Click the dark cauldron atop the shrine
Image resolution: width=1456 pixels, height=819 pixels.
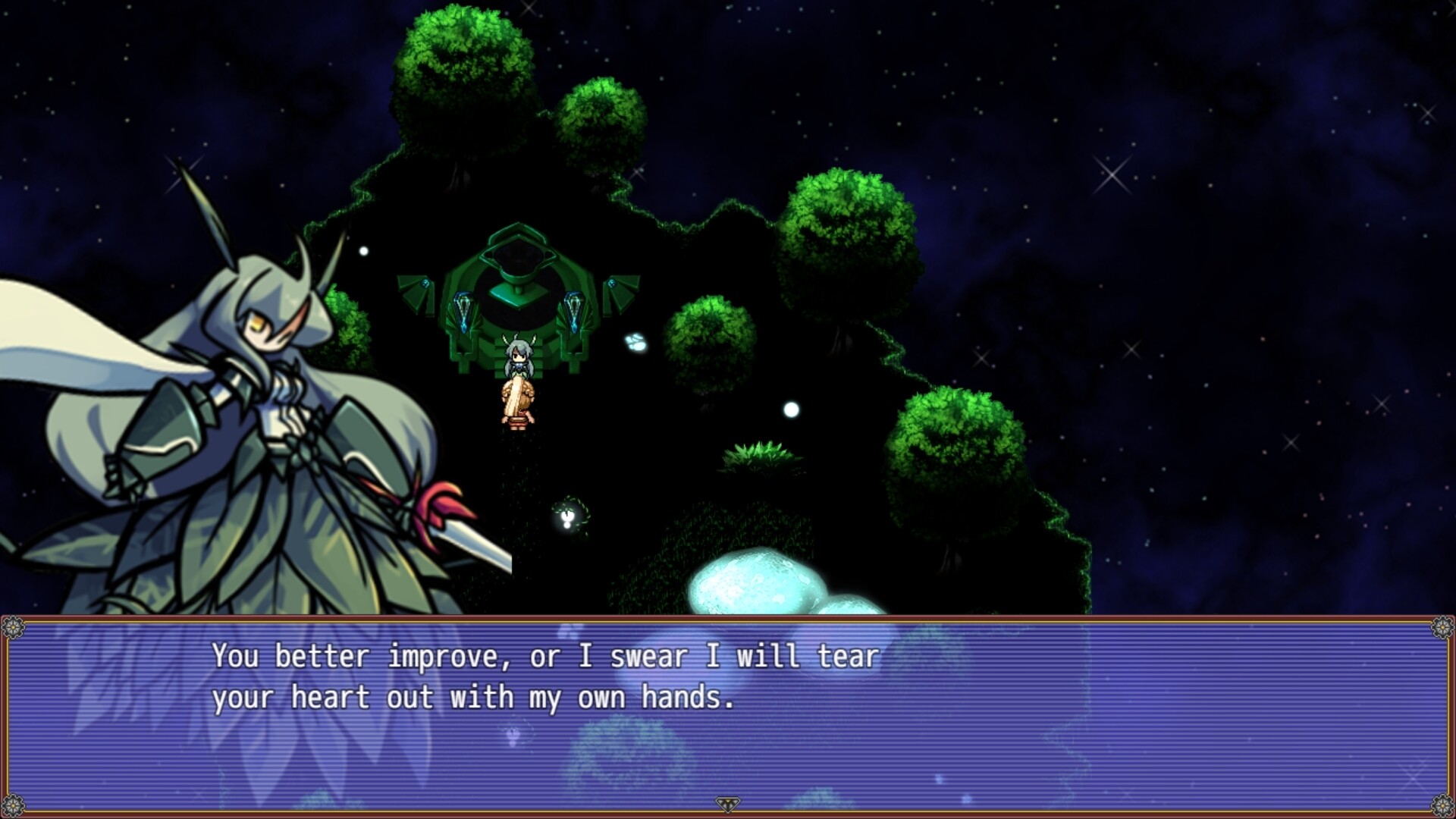point(518,254)
